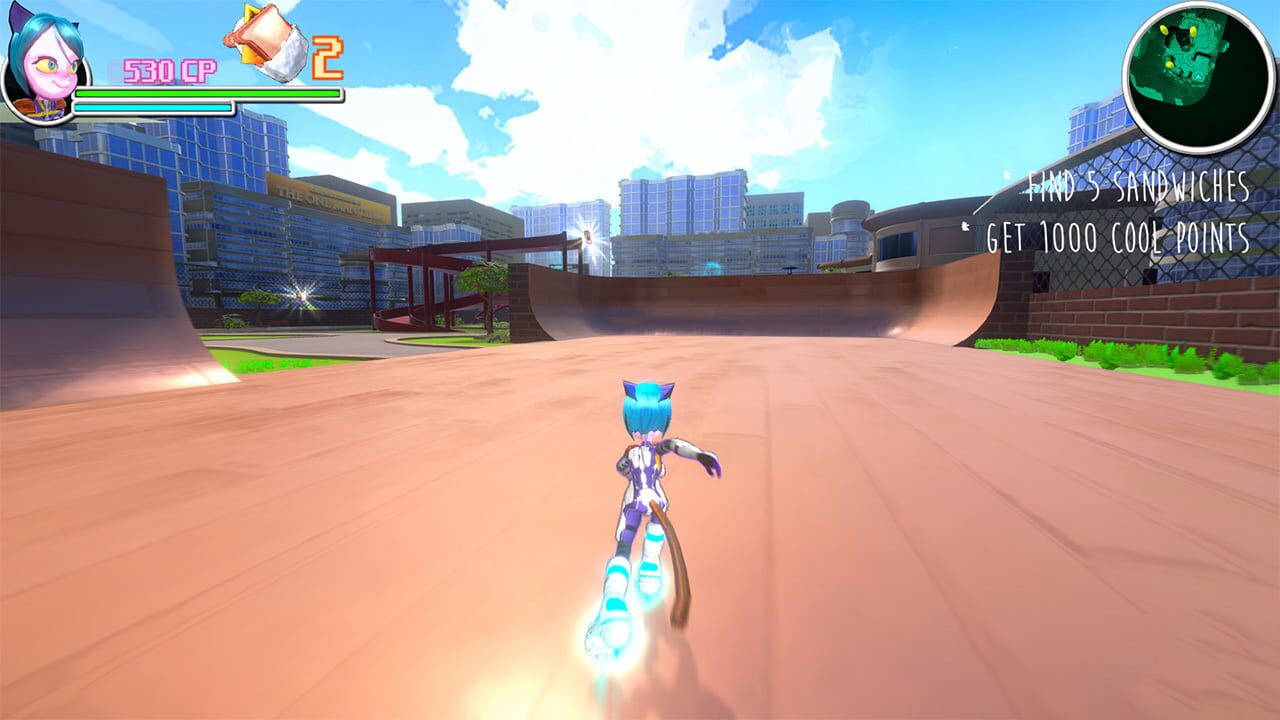Image resolution: width=1280 pixels, height=720 pixels.
Task: Toggle the cyan stamina bar below the health bar
Action: 152,108
